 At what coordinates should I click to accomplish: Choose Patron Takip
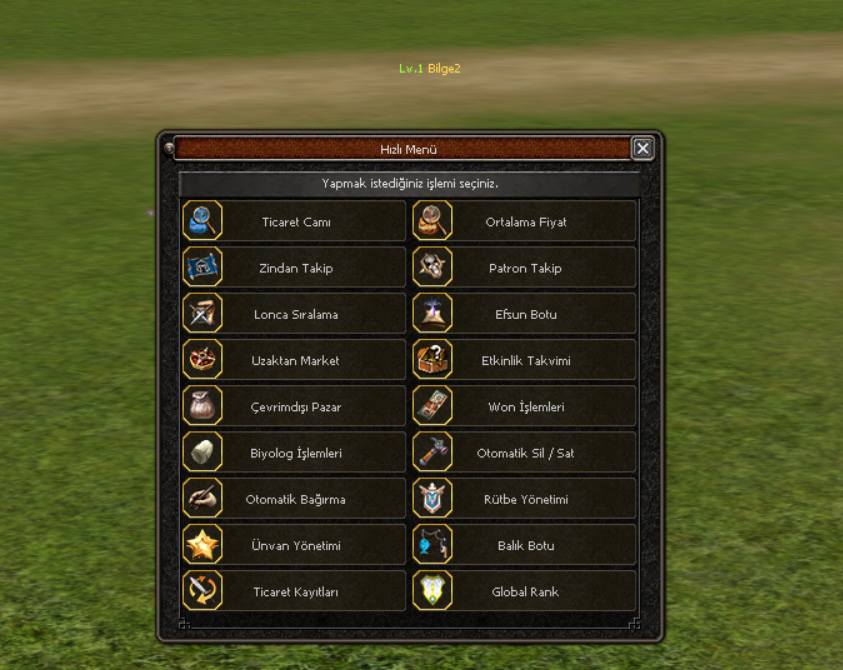click(x=525, y=268)
